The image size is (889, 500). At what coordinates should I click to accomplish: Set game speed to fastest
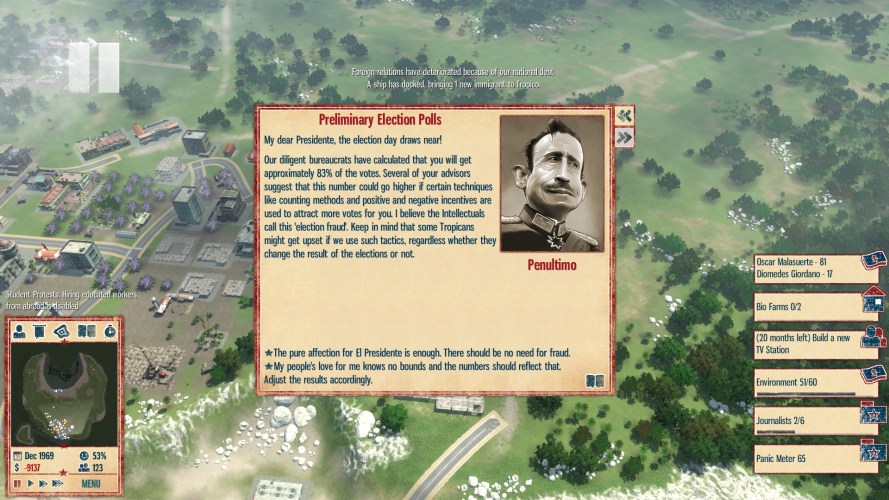(x=57, y=484)
